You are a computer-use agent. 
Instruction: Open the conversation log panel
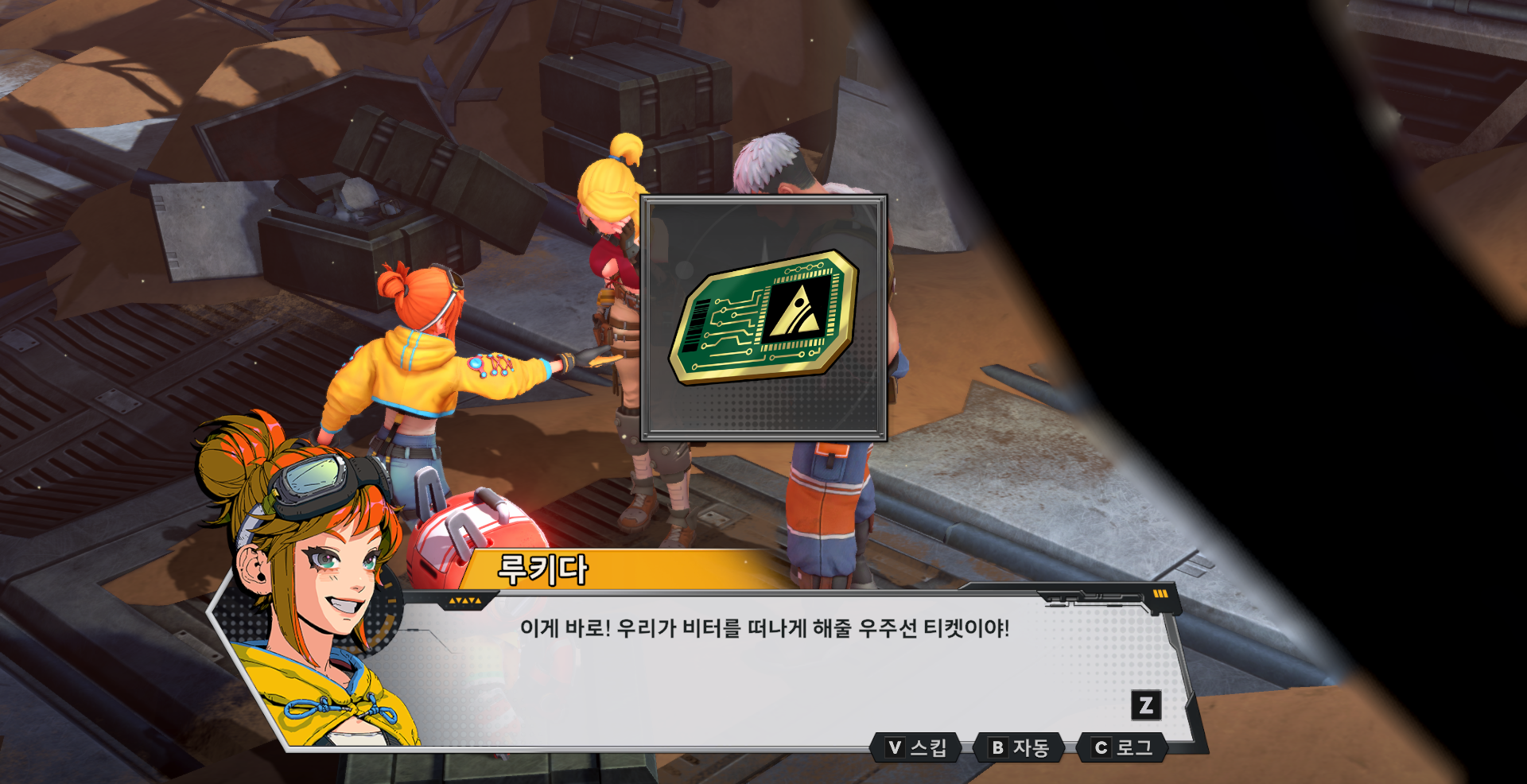(x=1122, y=746)
